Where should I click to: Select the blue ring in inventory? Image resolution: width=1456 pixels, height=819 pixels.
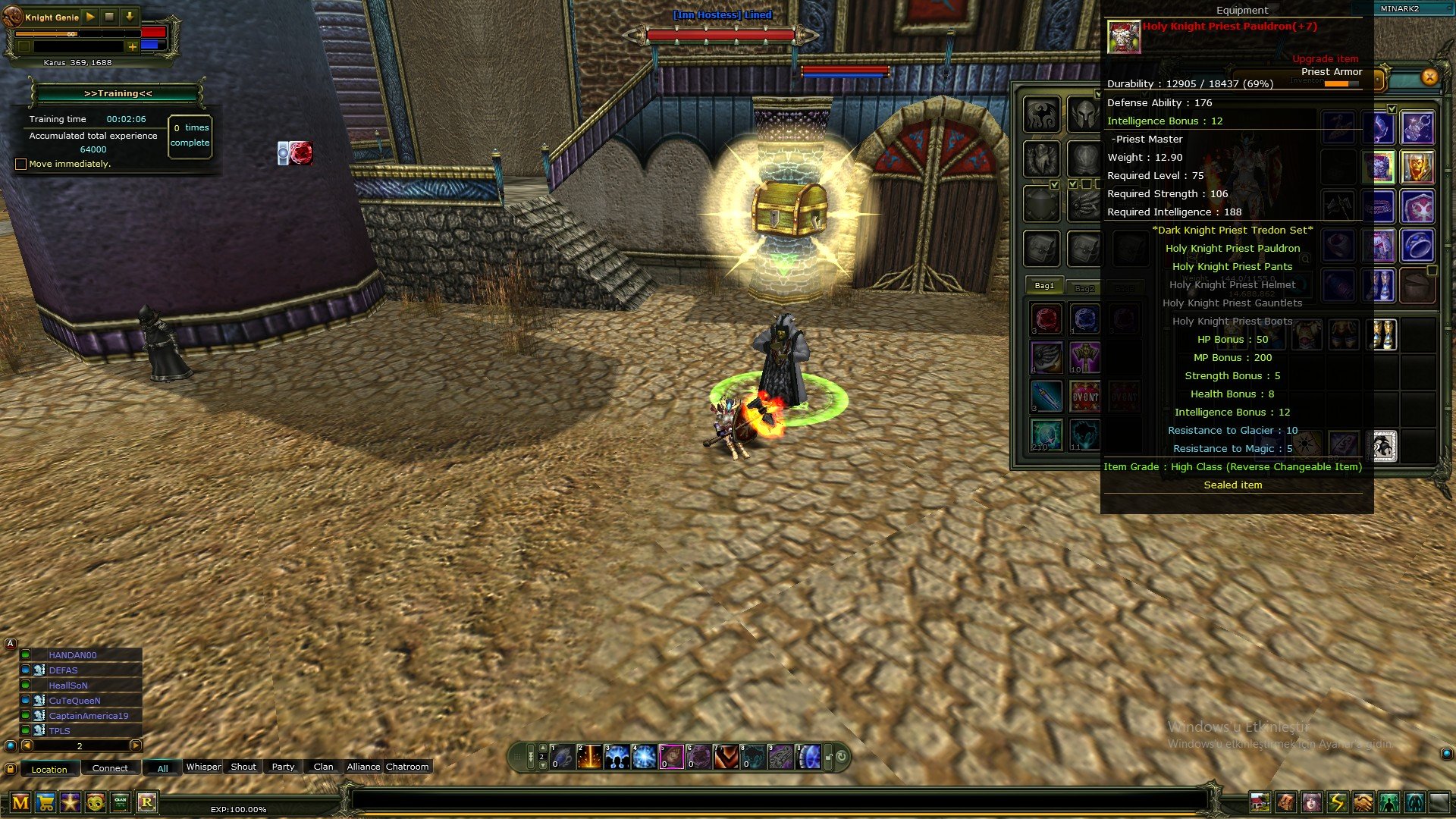1417,246
